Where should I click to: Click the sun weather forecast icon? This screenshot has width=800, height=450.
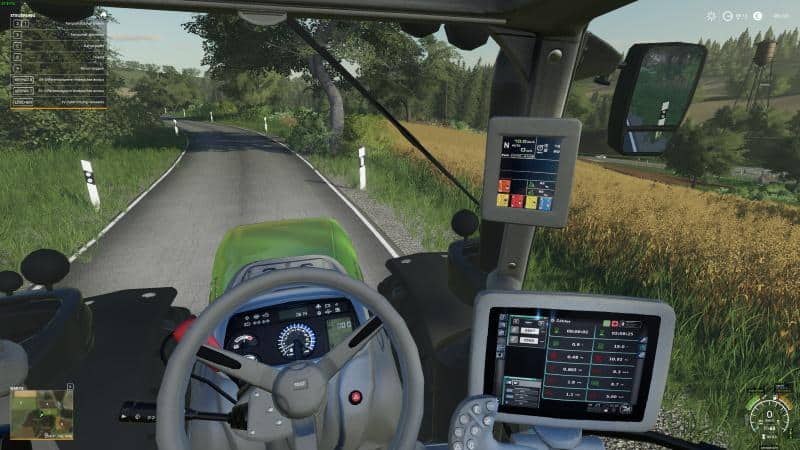coord(711,16)
